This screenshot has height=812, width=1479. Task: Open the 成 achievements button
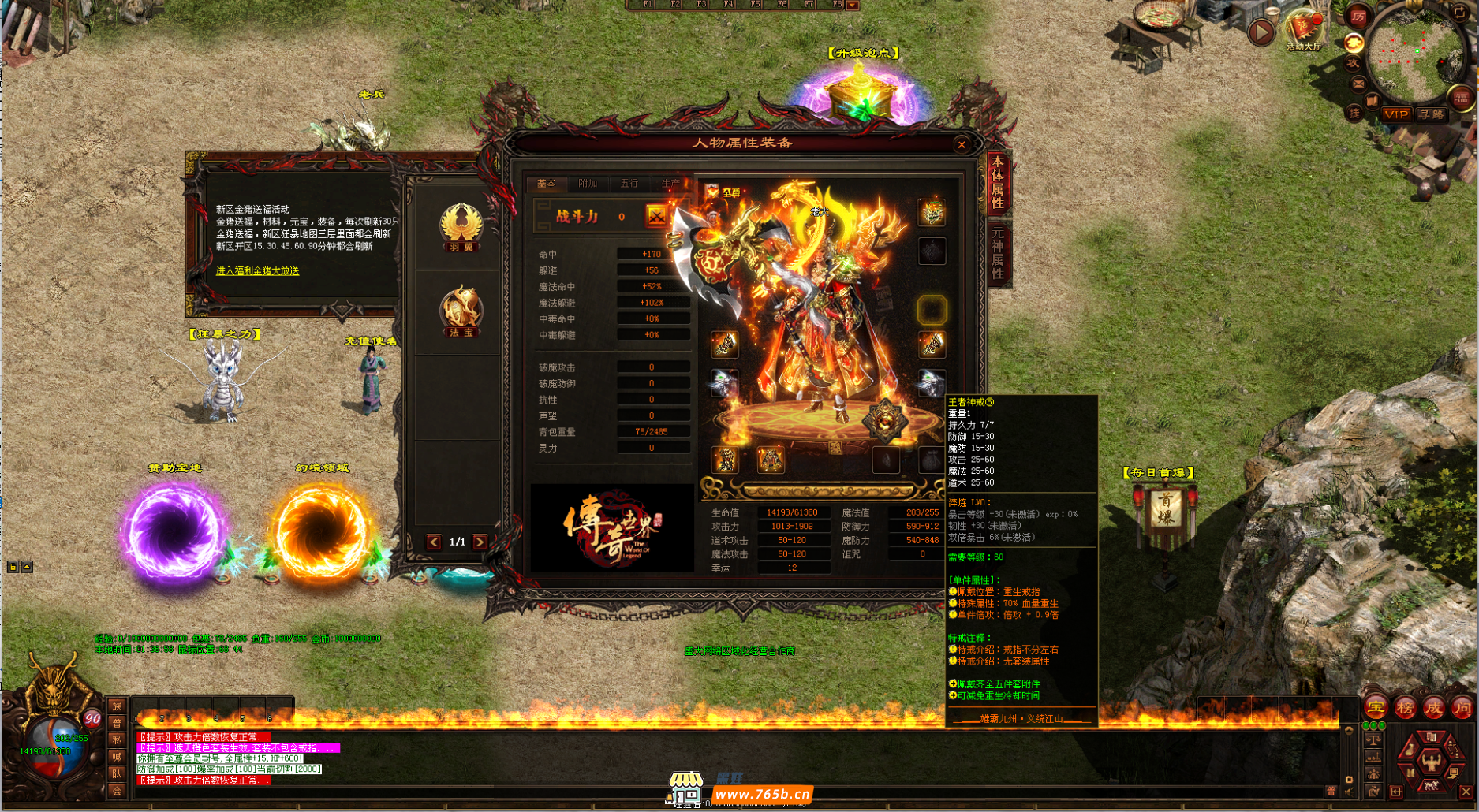(1433, 707)
